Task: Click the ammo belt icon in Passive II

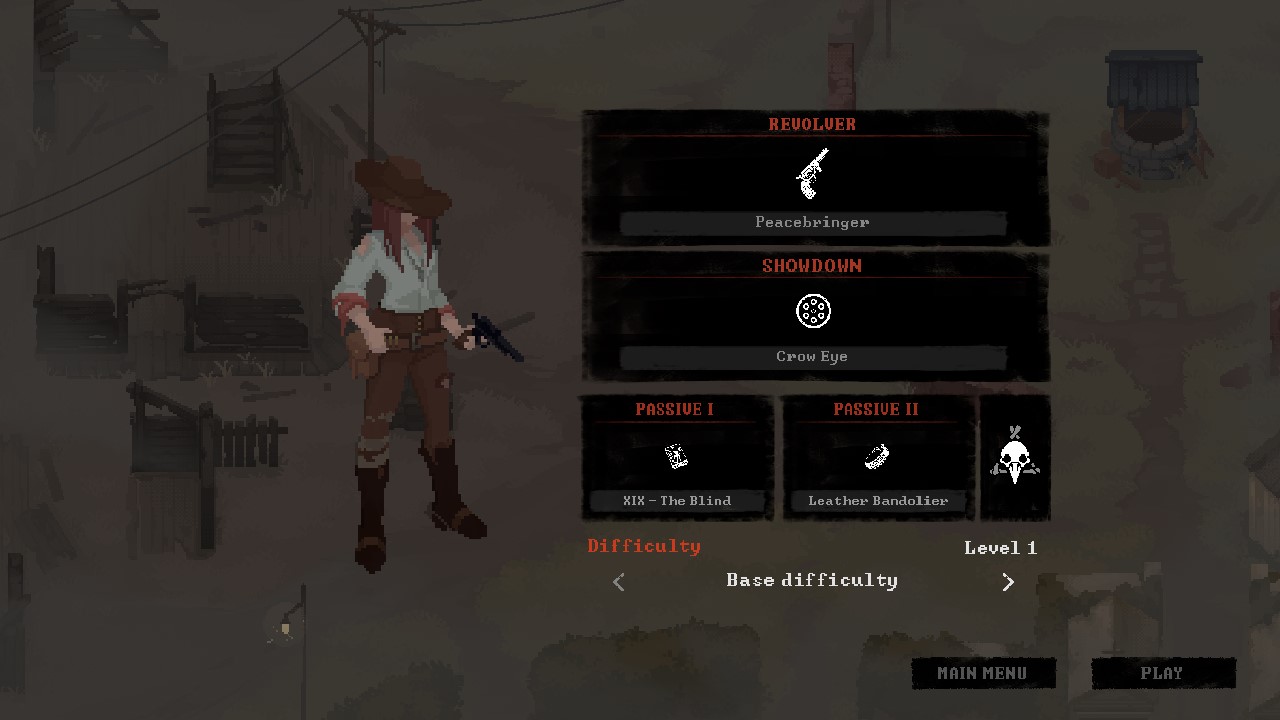Action: [876, 456]
